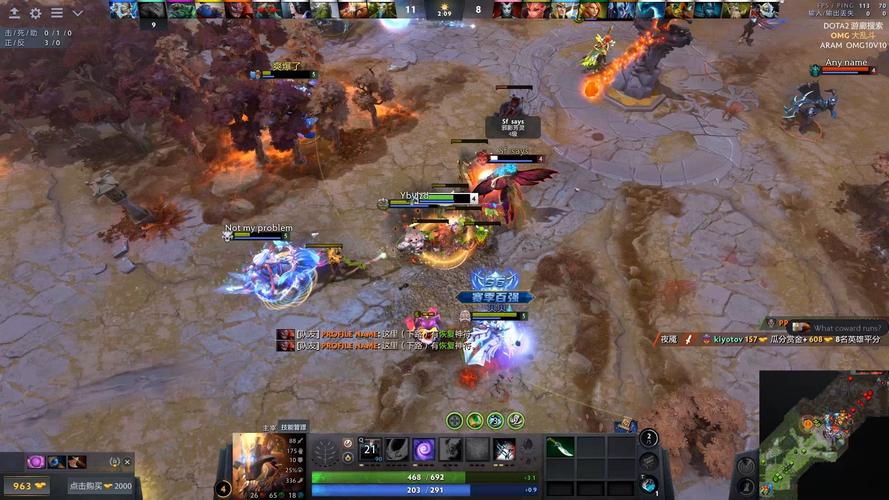Activate the purple swirl ability
889x500 pixels.
point(423,450)
